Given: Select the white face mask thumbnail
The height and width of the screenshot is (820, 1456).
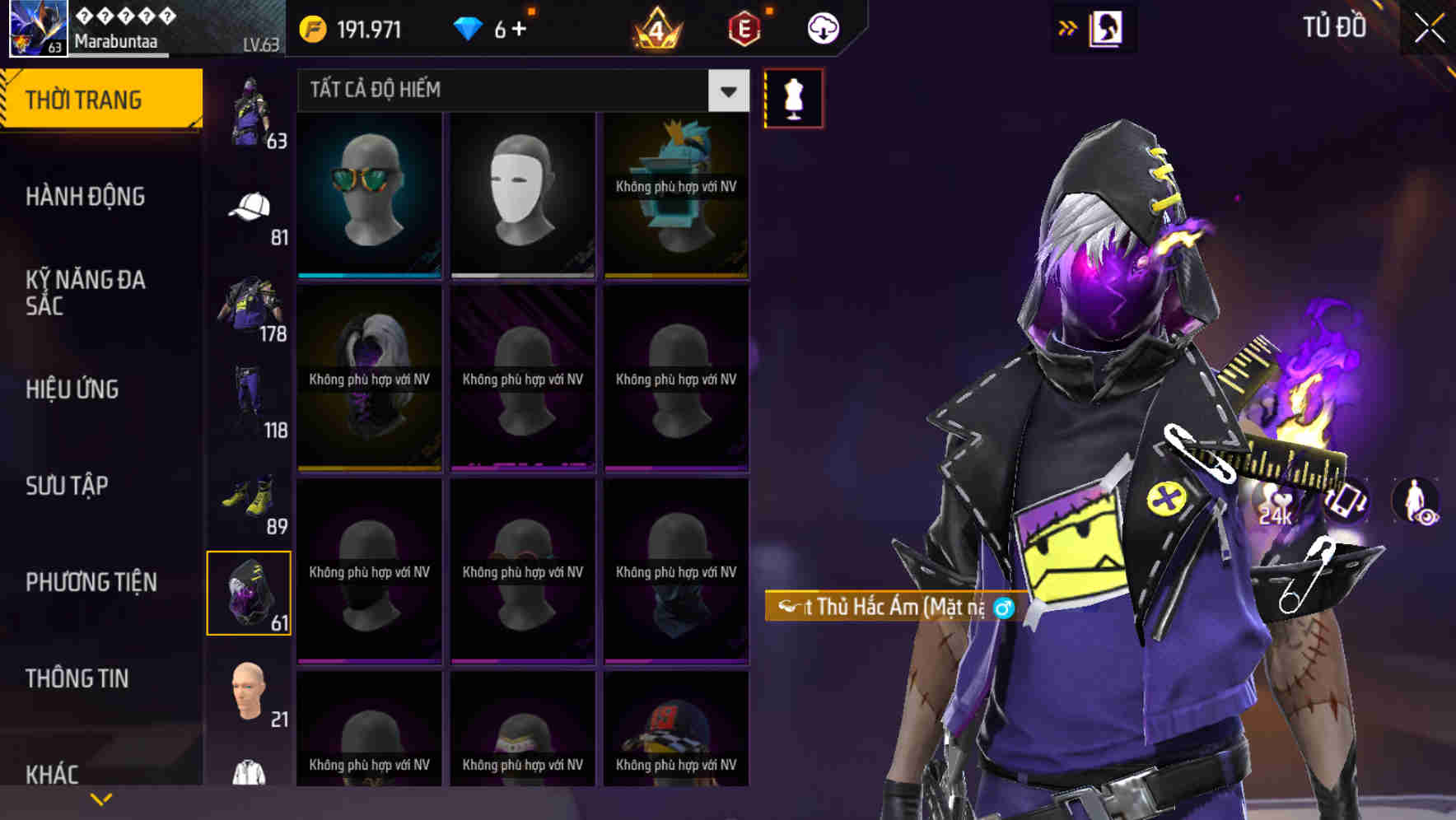Looking at the screenshot, I should pyautogui.click(x=522, y=195).
